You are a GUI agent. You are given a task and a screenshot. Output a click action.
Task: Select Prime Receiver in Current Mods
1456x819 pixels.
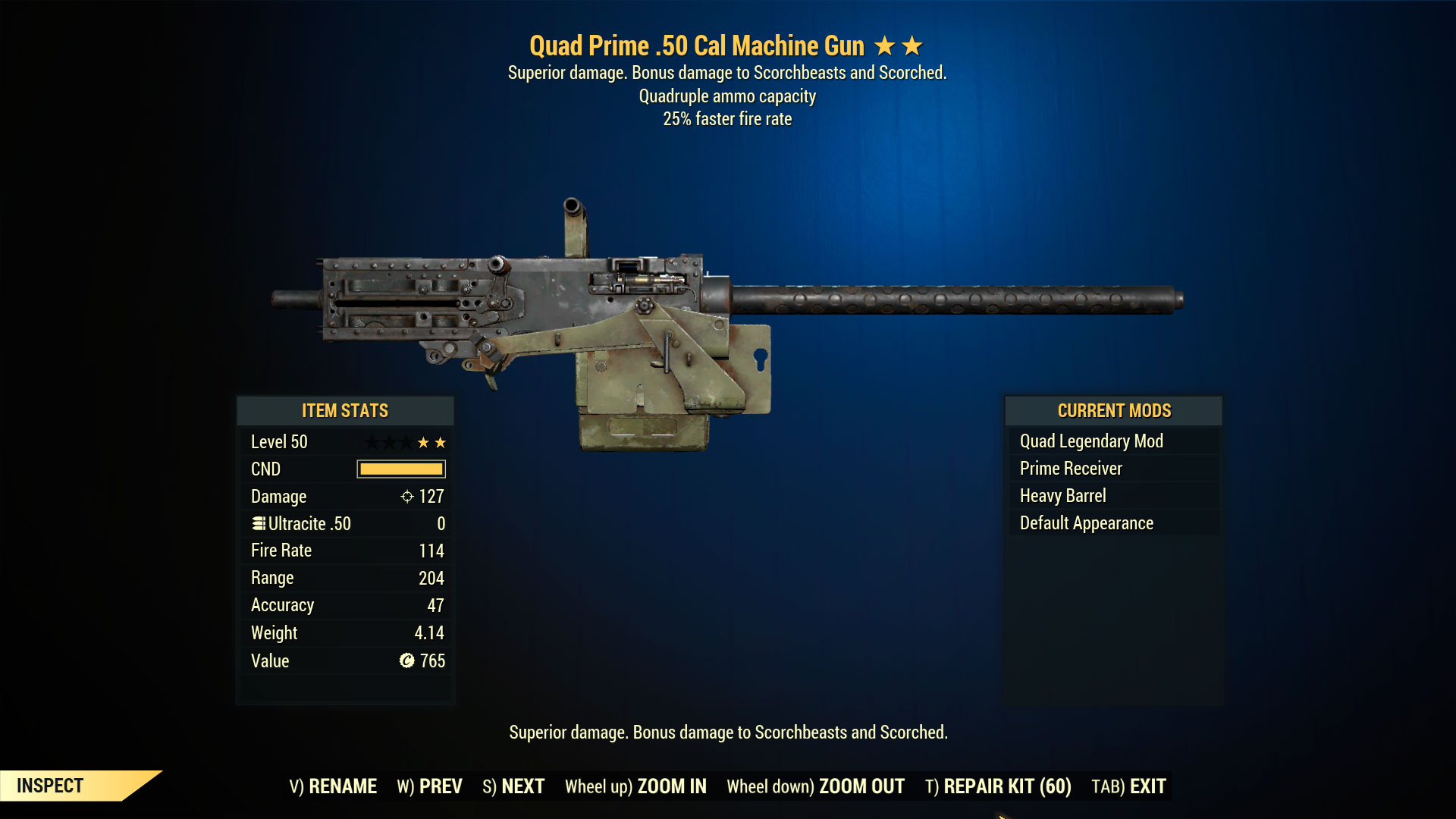(x=1071, y=468)
